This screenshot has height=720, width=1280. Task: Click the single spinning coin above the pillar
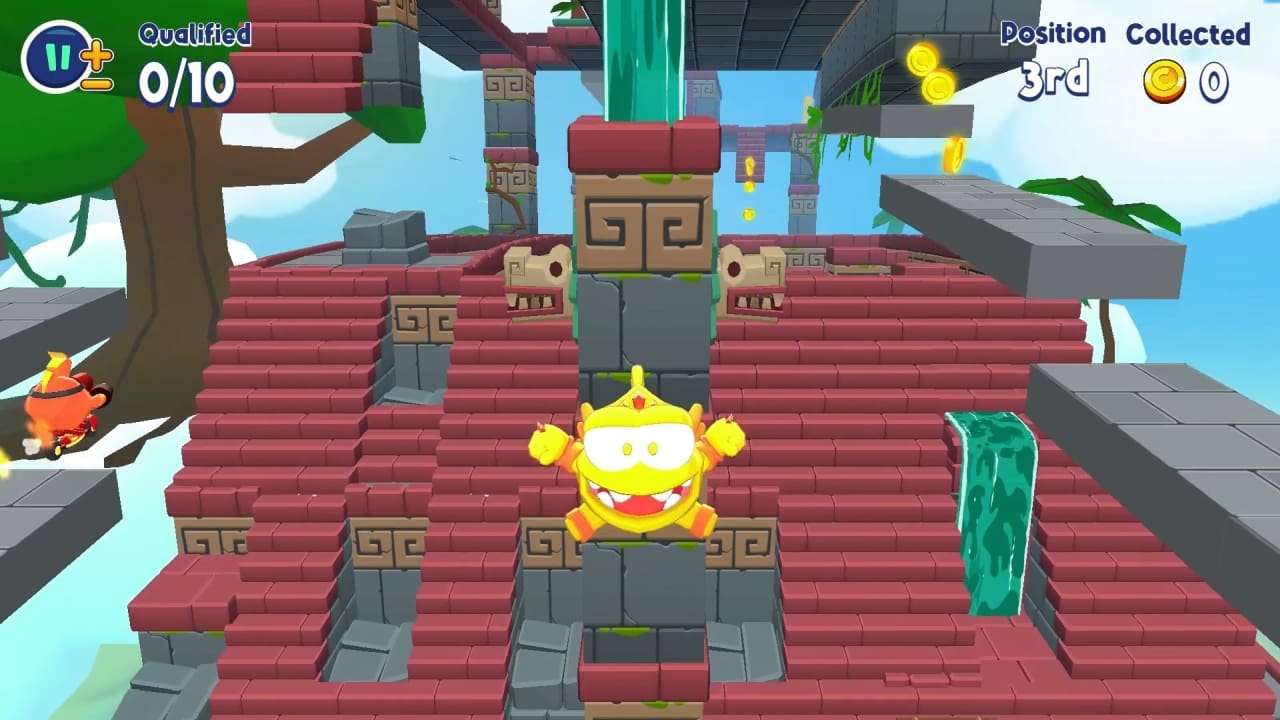pyautogui.click(x=748, y=165)
